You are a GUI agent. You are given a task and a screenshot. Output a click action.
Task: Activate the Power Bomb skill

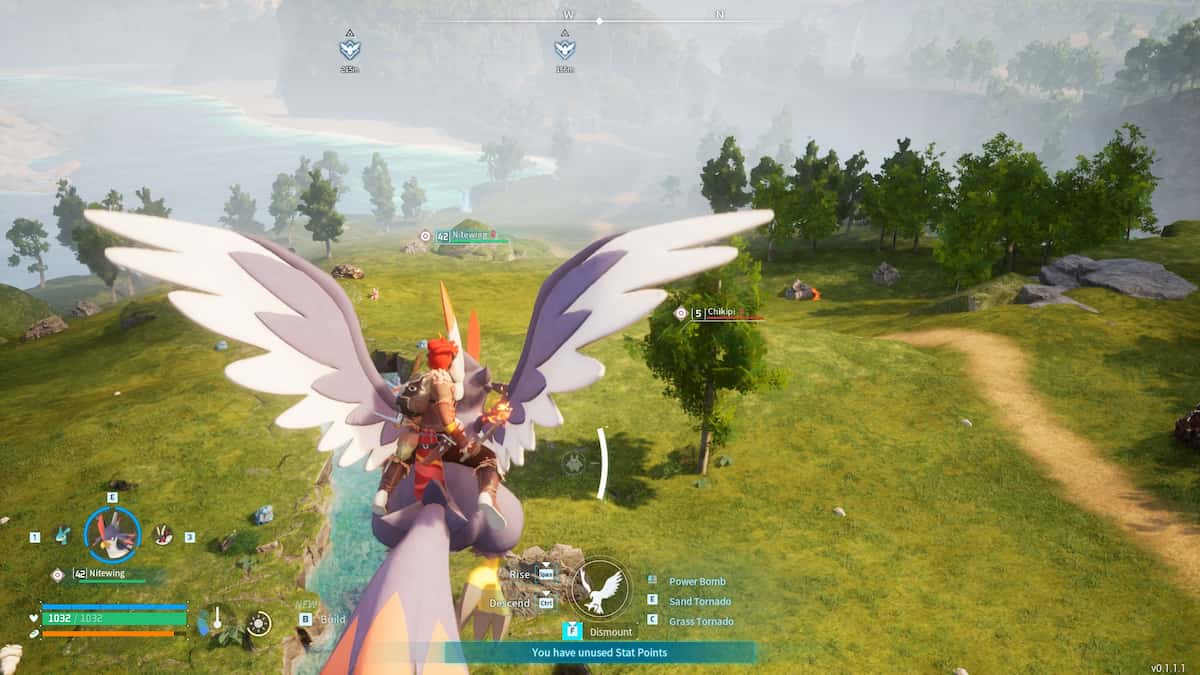pyautogui.click(x=697, y=581)
